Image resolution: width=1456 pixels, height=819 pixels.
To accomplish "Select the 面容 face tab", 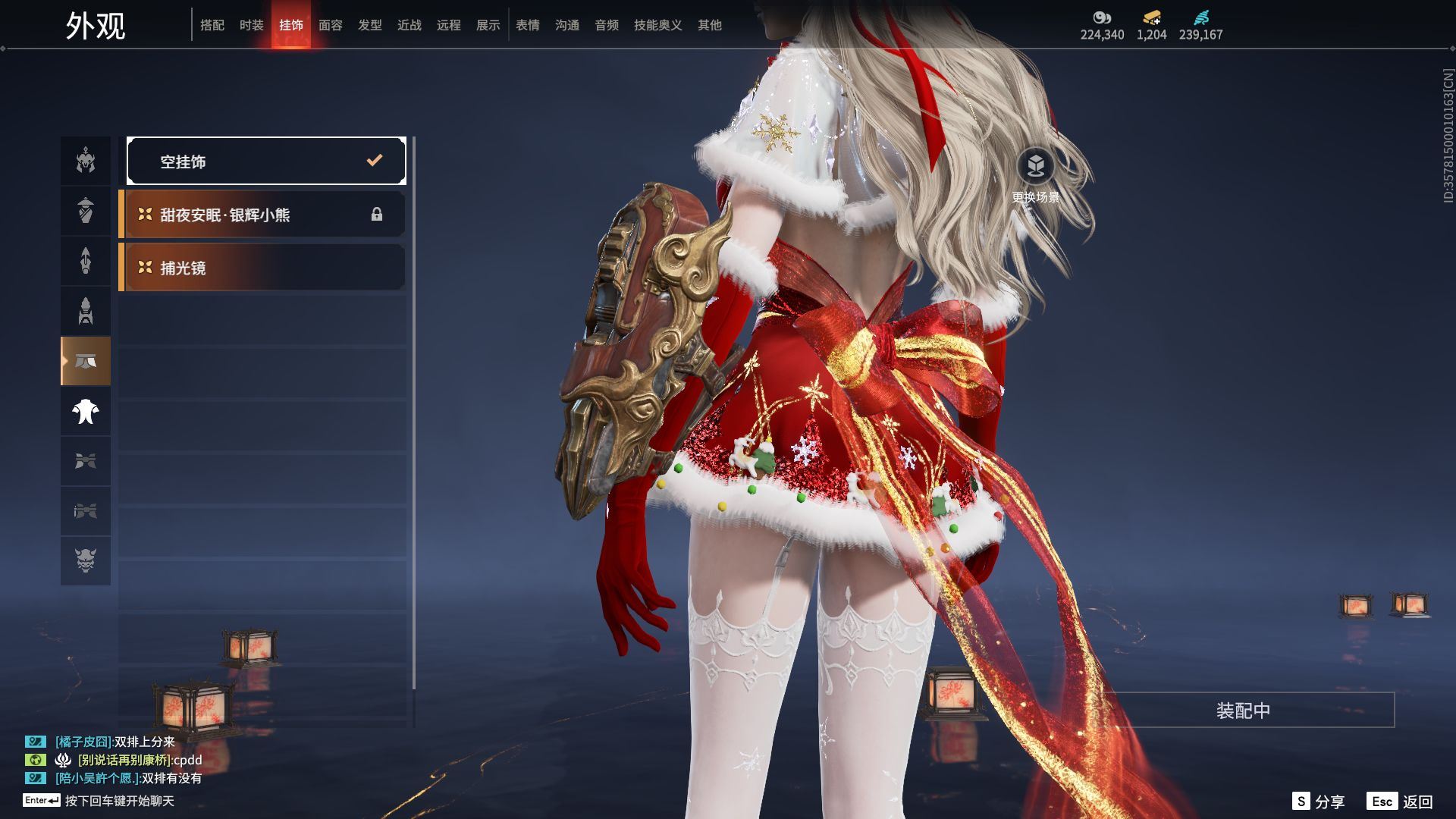I will coord(331,25).
